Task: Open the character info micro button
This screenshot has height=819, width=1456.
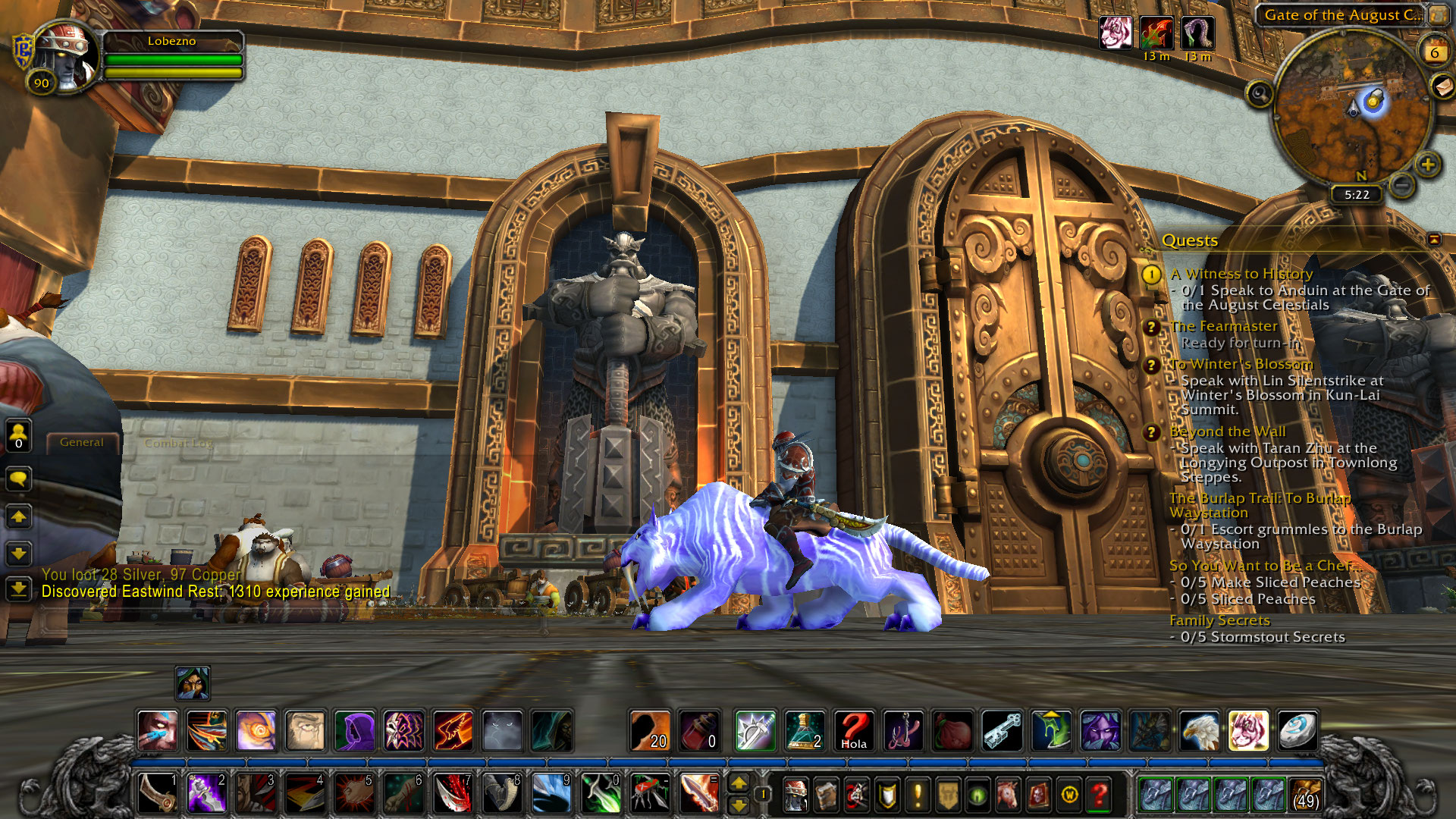Action: point(795,795)
